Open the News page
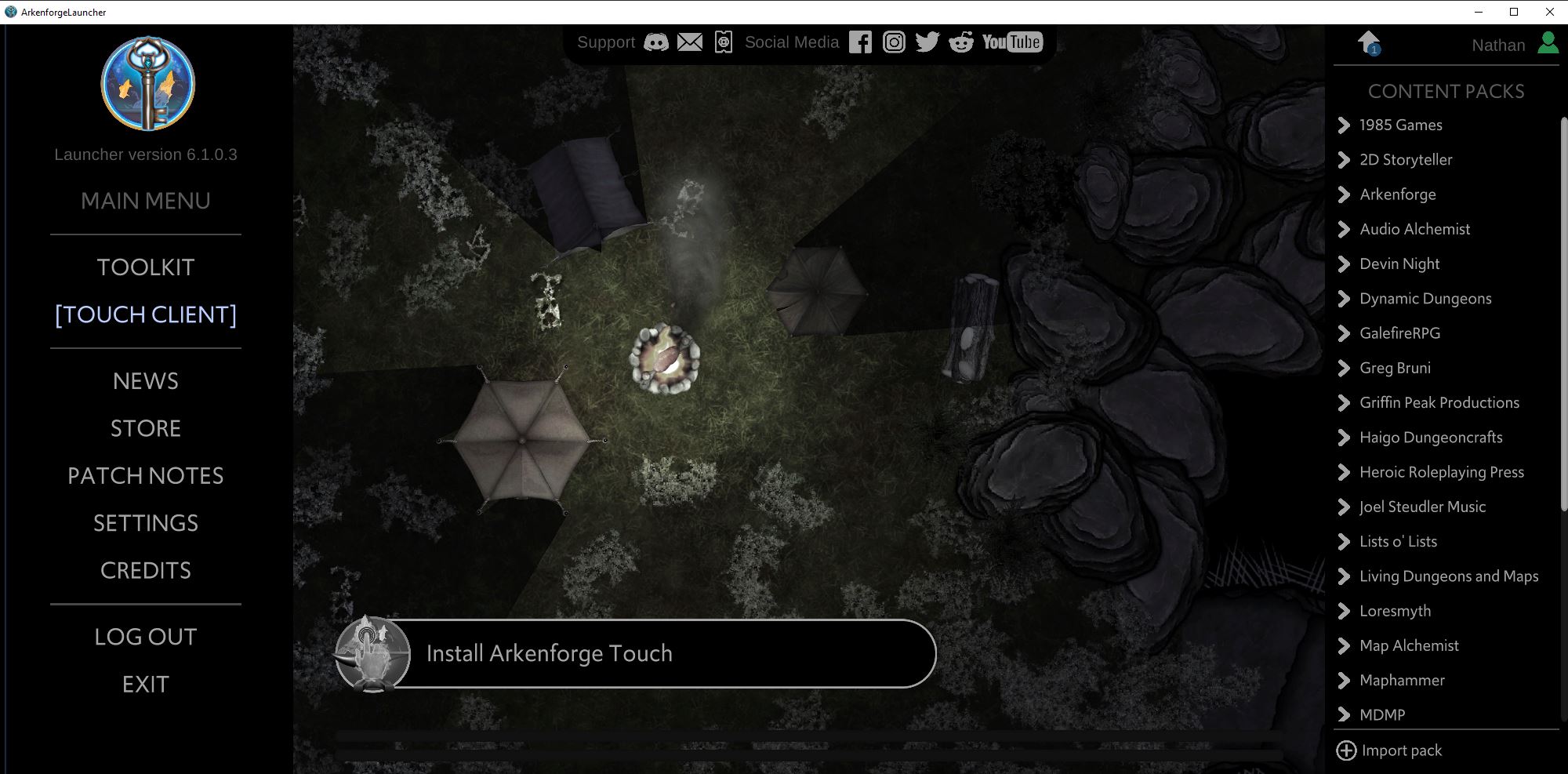The image size is (1568, 774). pos(146,381)
